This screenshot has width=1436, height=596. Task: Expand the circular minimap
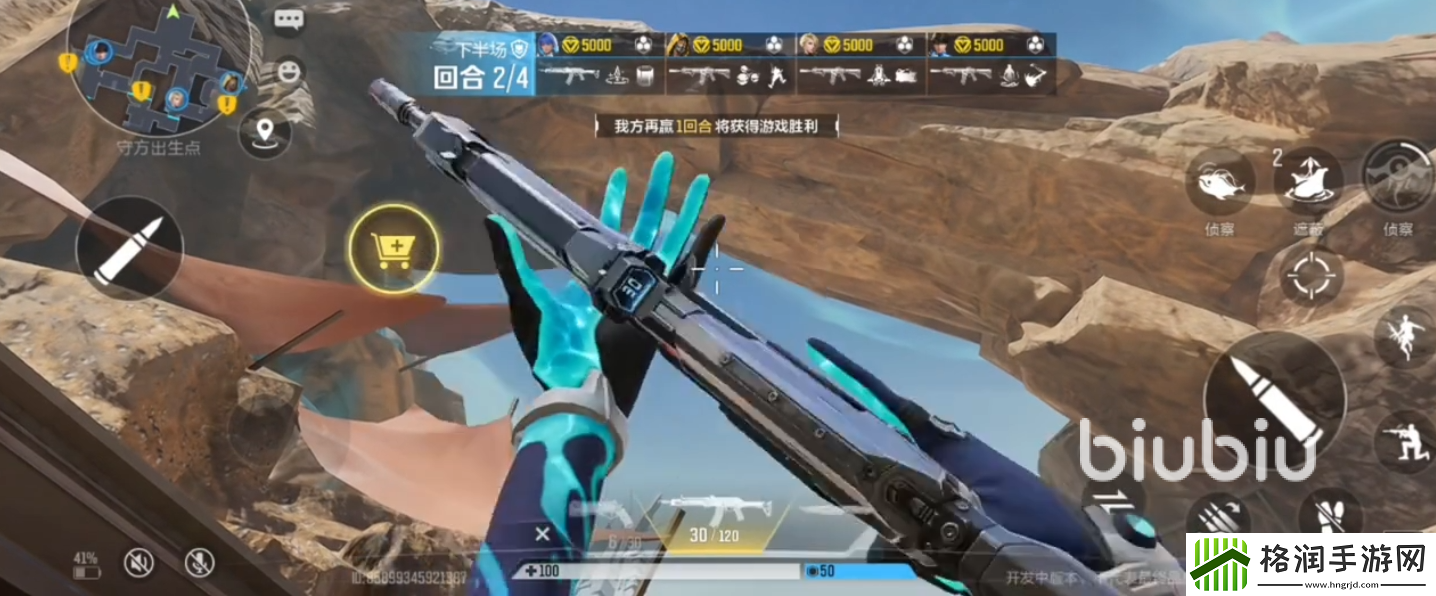[x=158, y=66]
